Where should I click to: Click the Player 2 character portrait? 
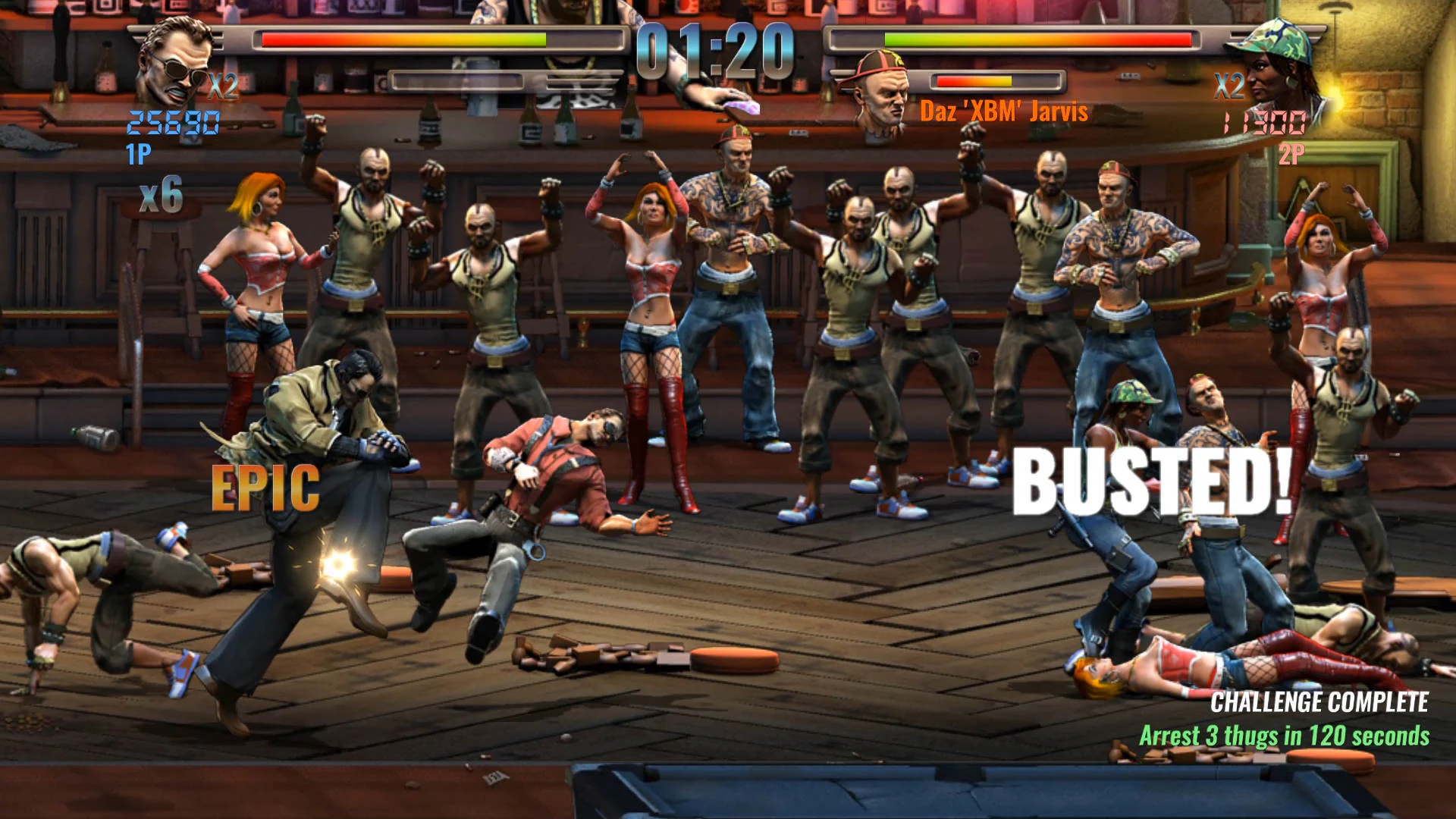coord(1282,57)
